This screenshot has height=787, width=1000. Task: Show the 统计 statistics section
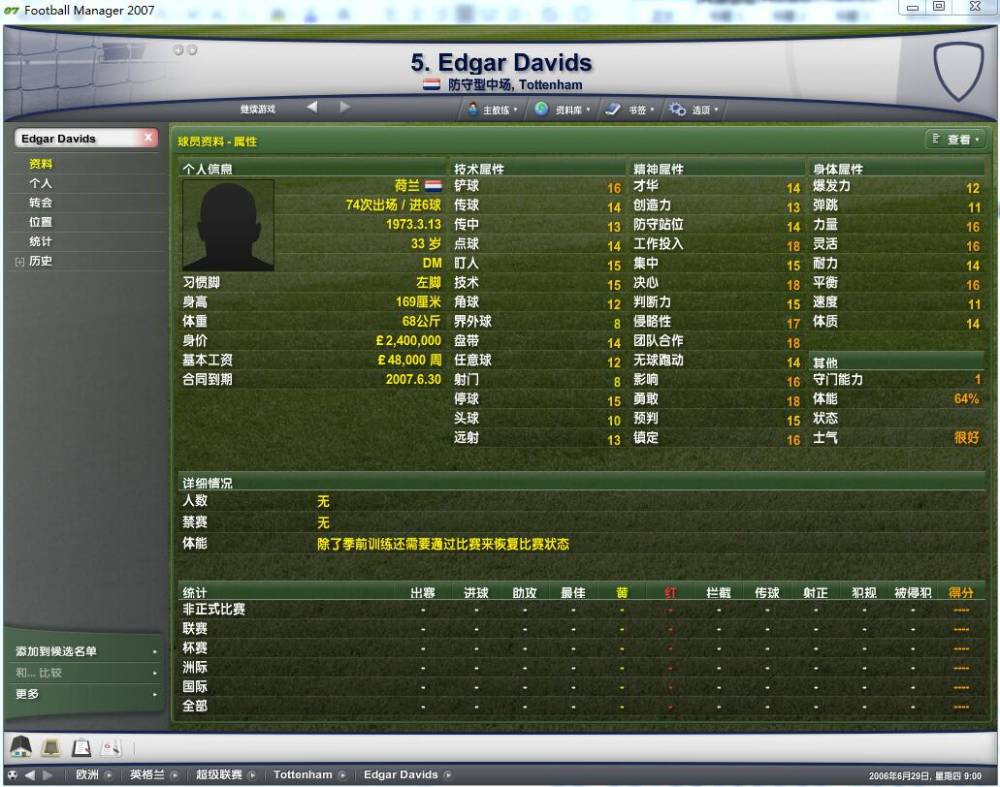(41, 242)
